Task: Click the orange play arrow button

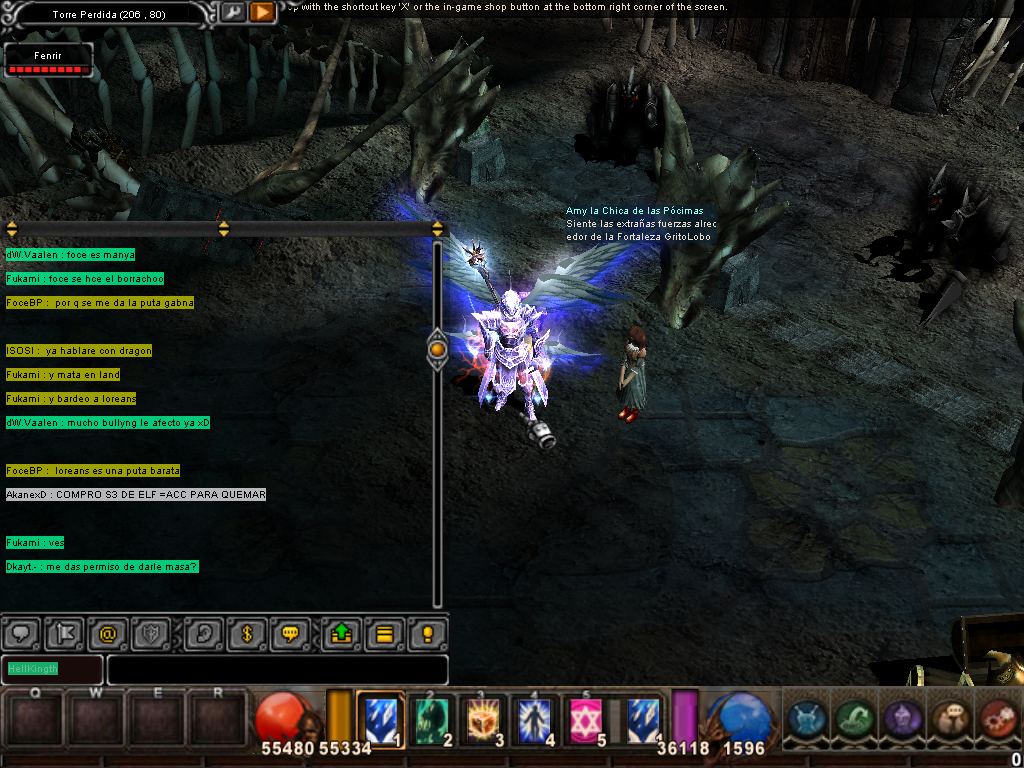Action: tap(262, 12)
